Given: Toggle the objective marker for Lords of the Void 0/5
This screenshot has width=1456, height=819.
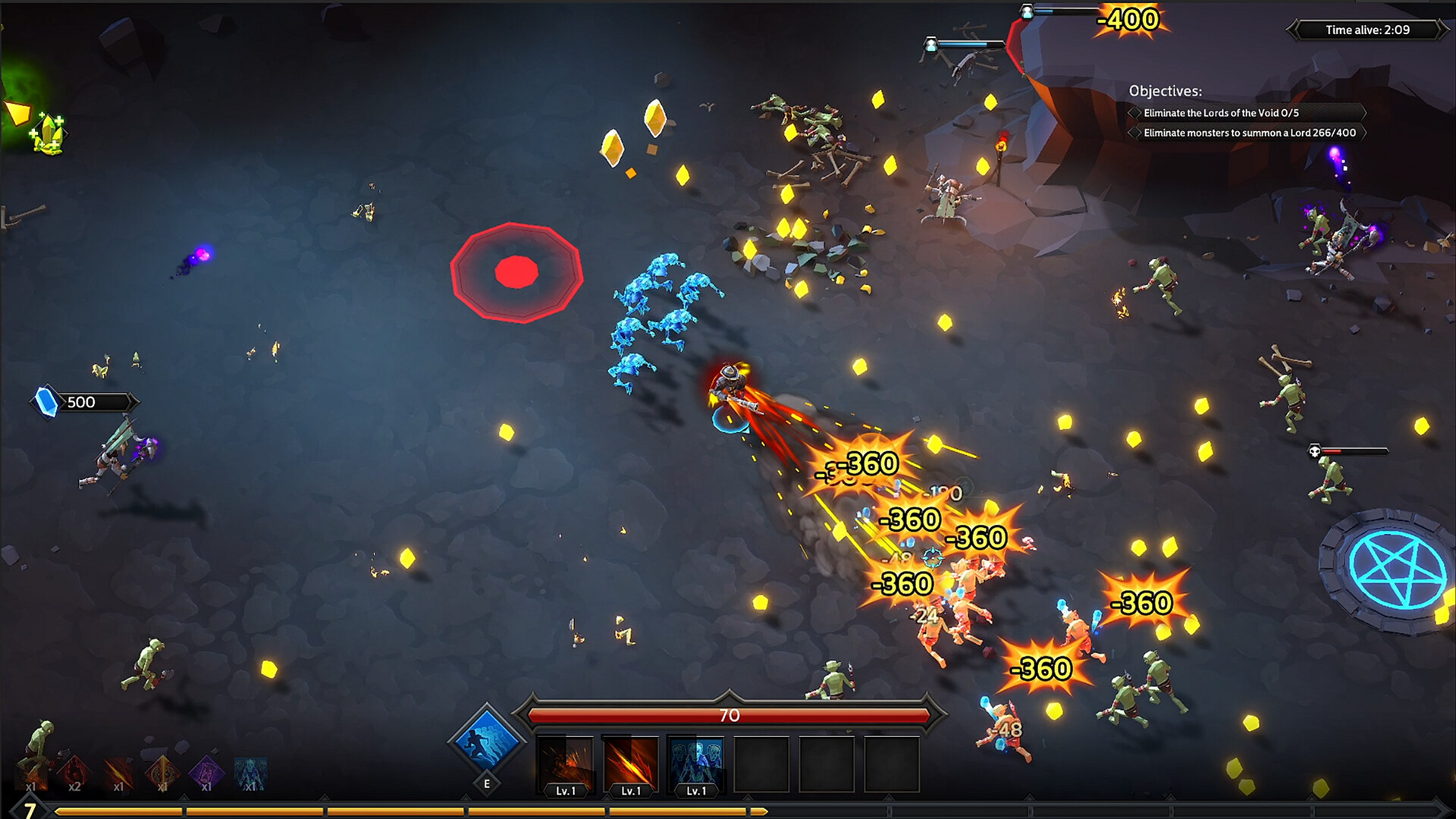Looking at the screenshot, I should click(x=1134, y=112).
